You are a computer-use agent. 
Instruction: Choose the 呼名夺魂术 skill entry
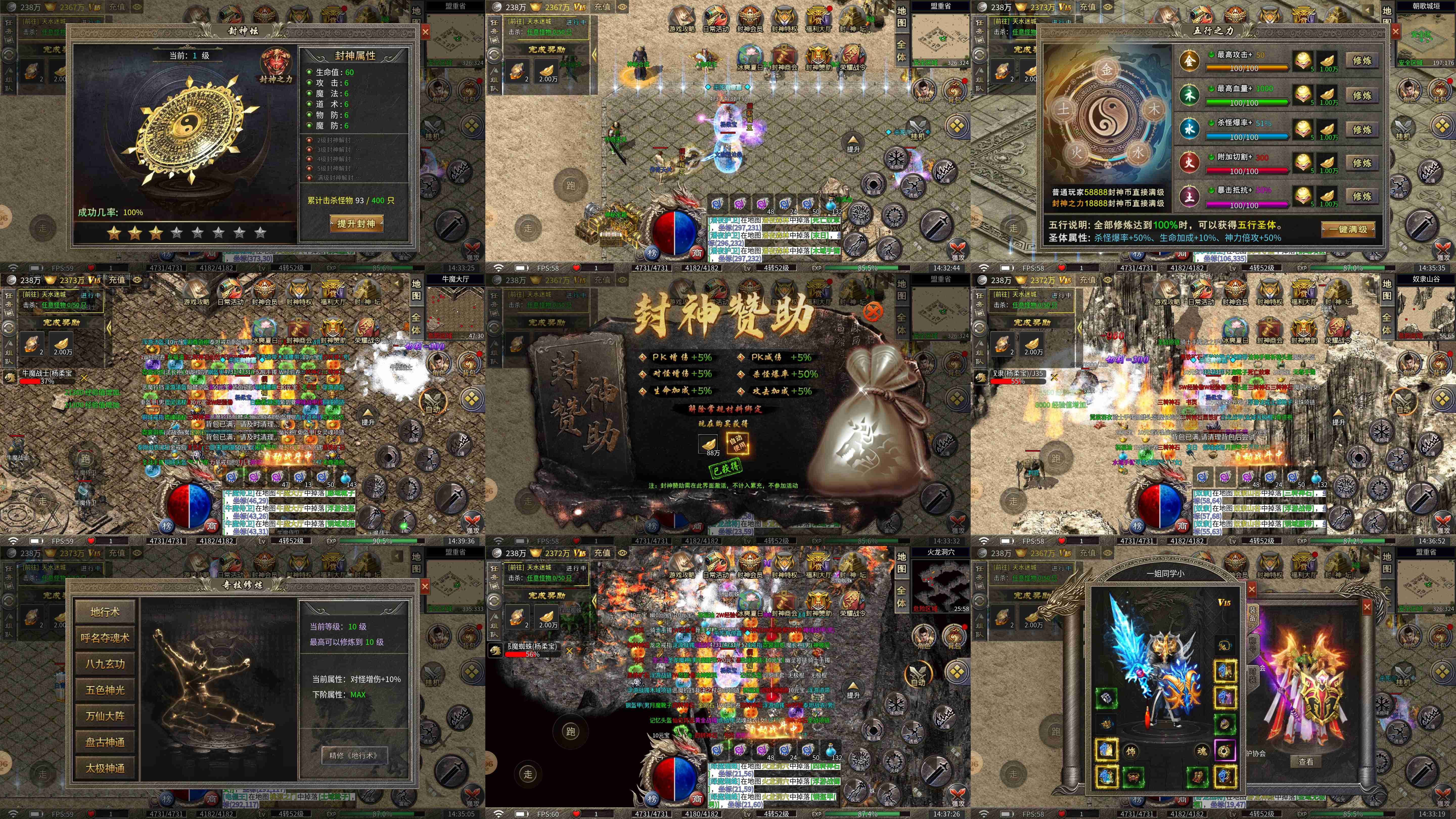[105, 638]
